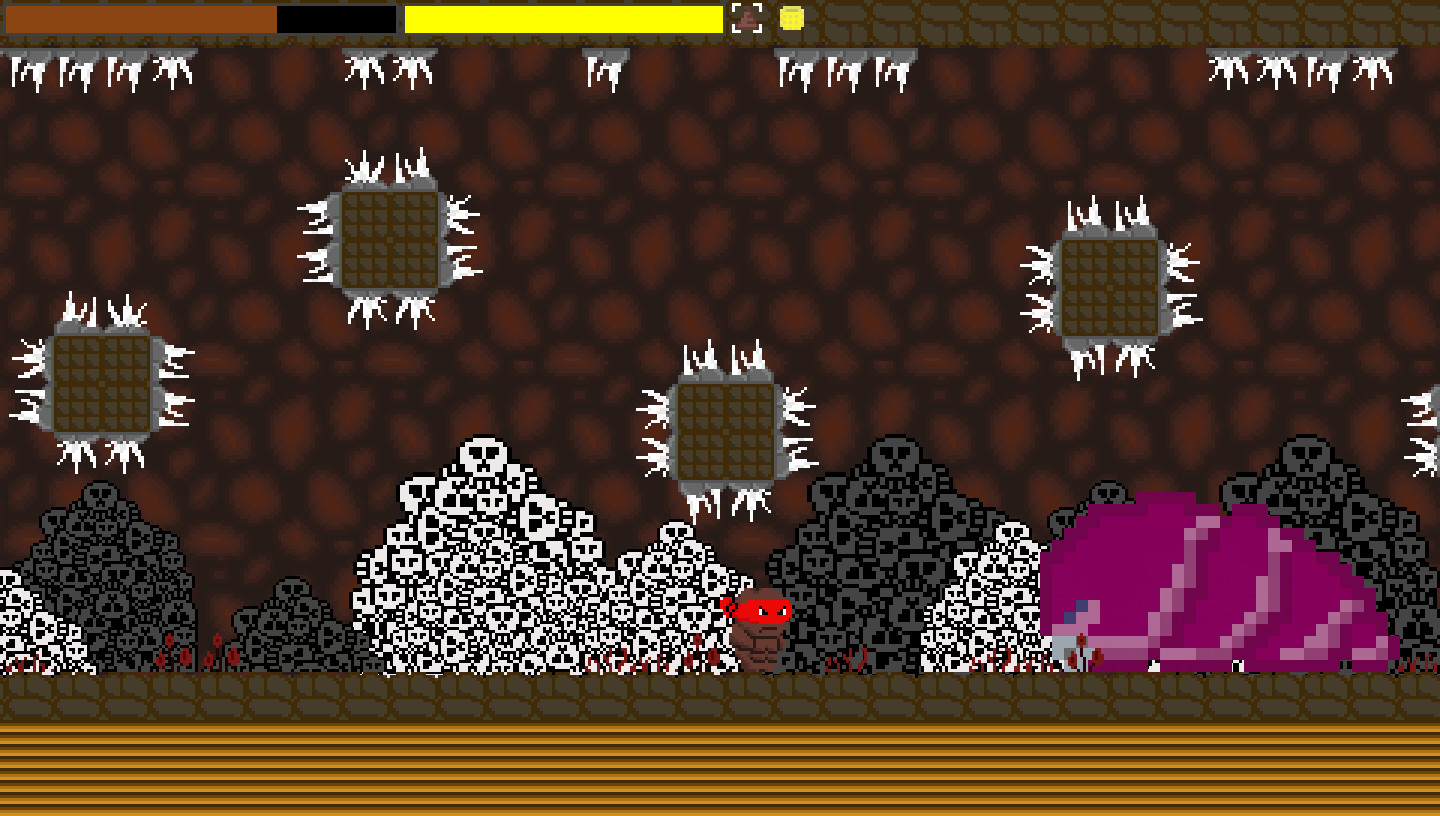Click the spiked block in the upper right
1440x816 pixels.
click(x=1110, y=285)
